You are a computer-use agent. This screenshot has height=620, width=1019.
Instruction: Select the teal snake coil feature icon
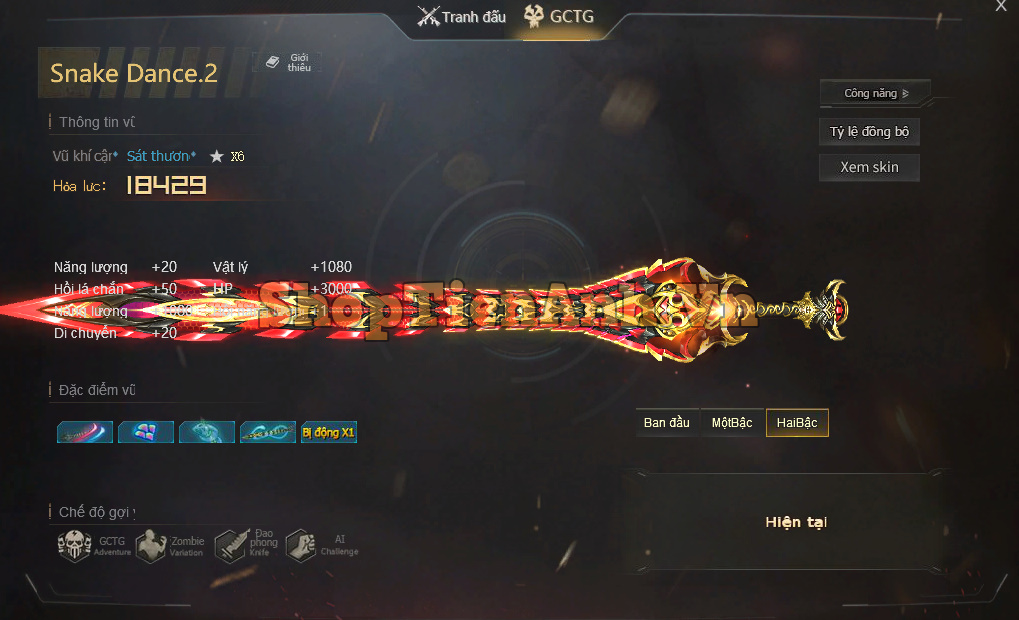(x=207, y=432)
